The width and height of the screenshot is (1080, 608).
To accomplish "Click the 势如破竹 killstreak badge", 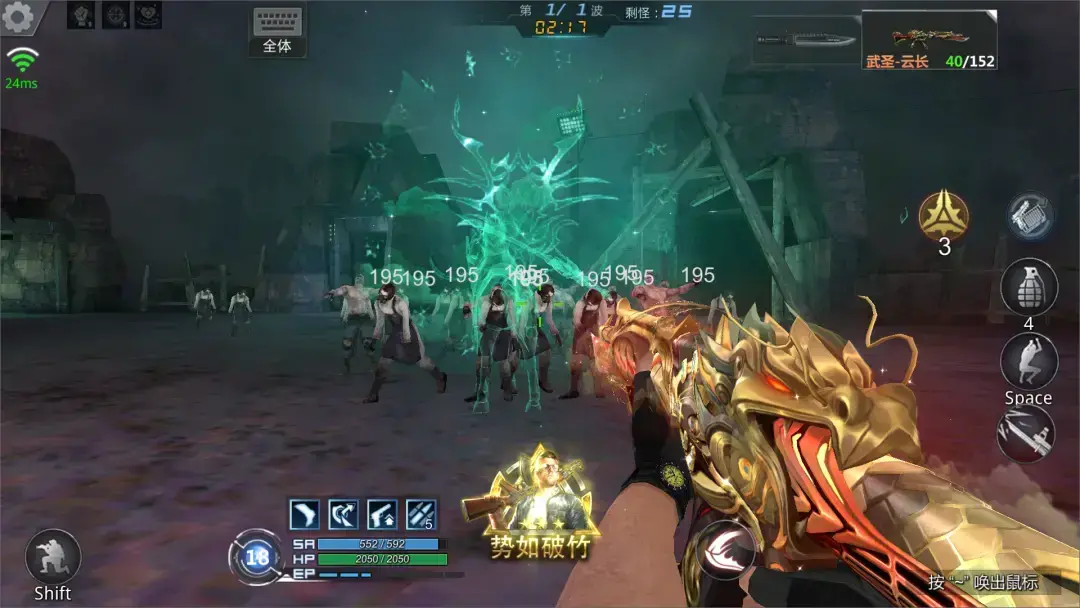I will 539,503.
